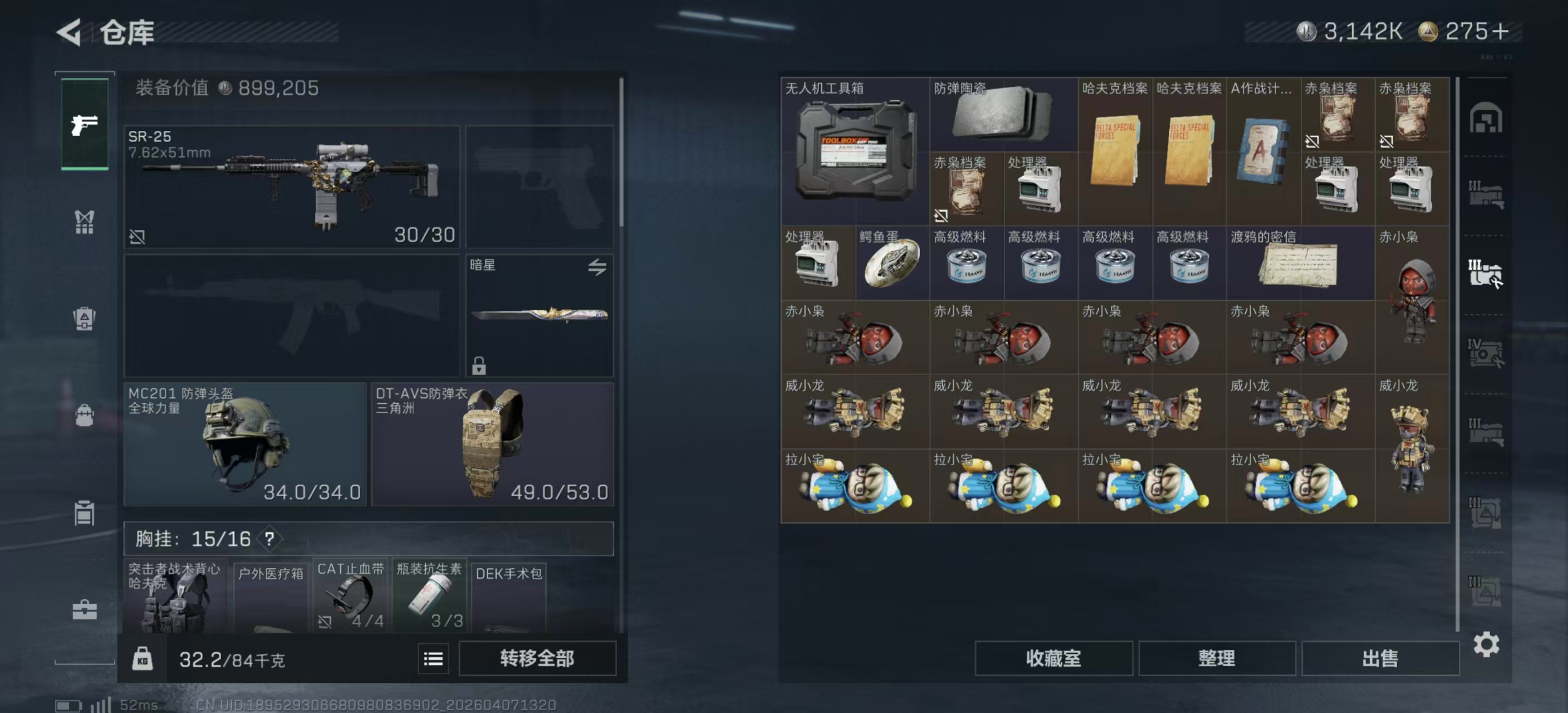Select the container category icon on the left
1568x713 pixels.
[x=84, y=513]
